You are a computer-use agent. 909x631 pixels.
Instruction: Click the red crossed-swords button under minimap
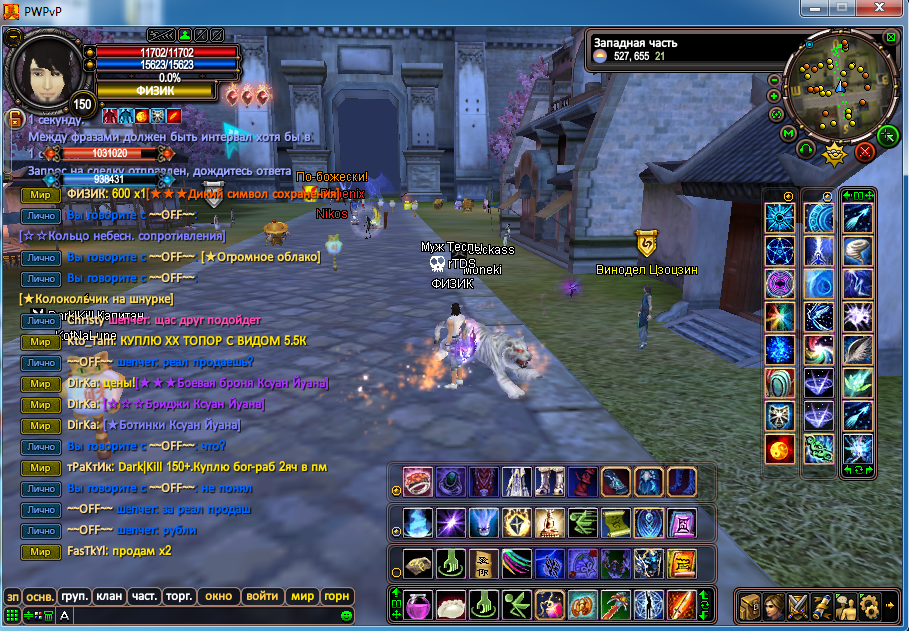[865, 151]
